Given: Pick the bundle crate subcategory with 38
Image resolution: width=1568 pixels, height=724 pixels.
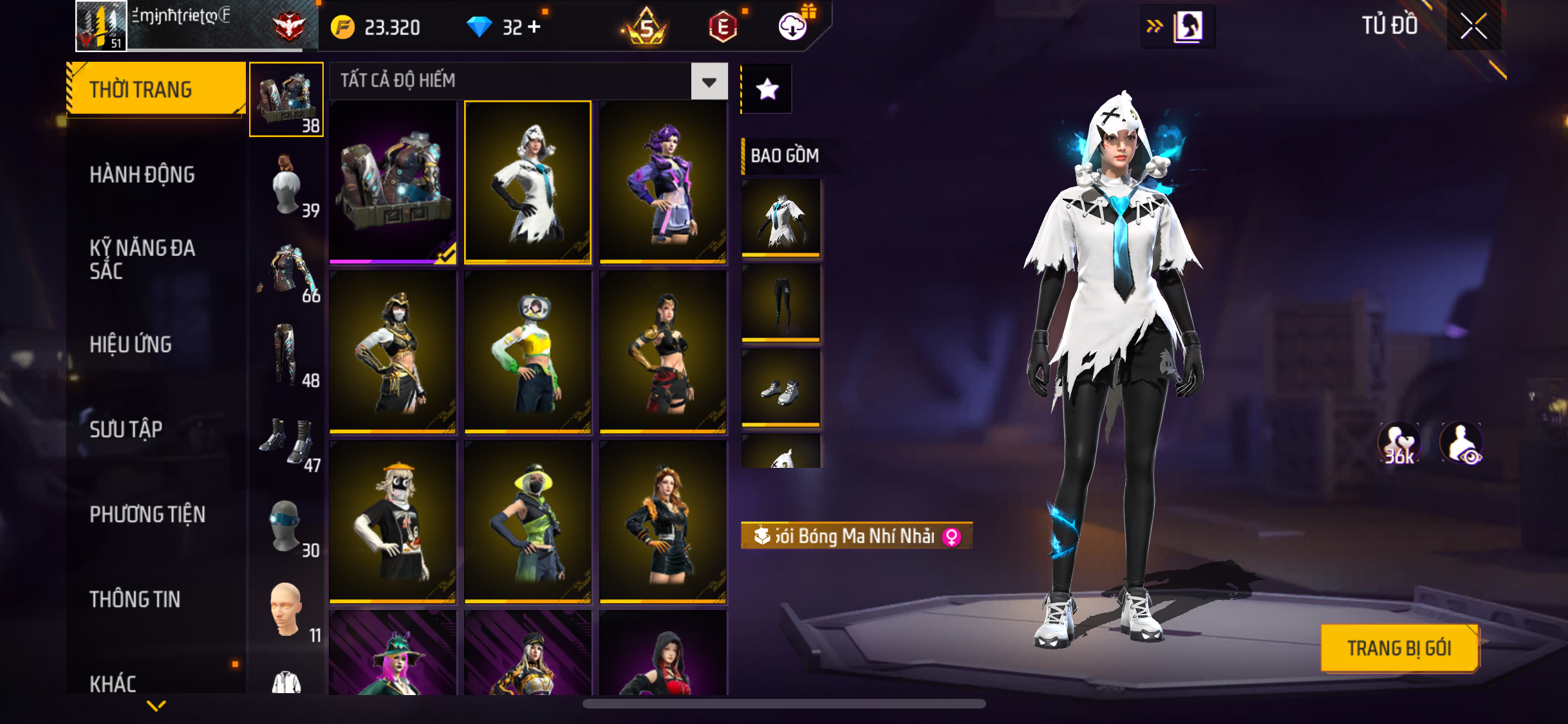Looking at the screenshot, I should (x=286, y=100).
